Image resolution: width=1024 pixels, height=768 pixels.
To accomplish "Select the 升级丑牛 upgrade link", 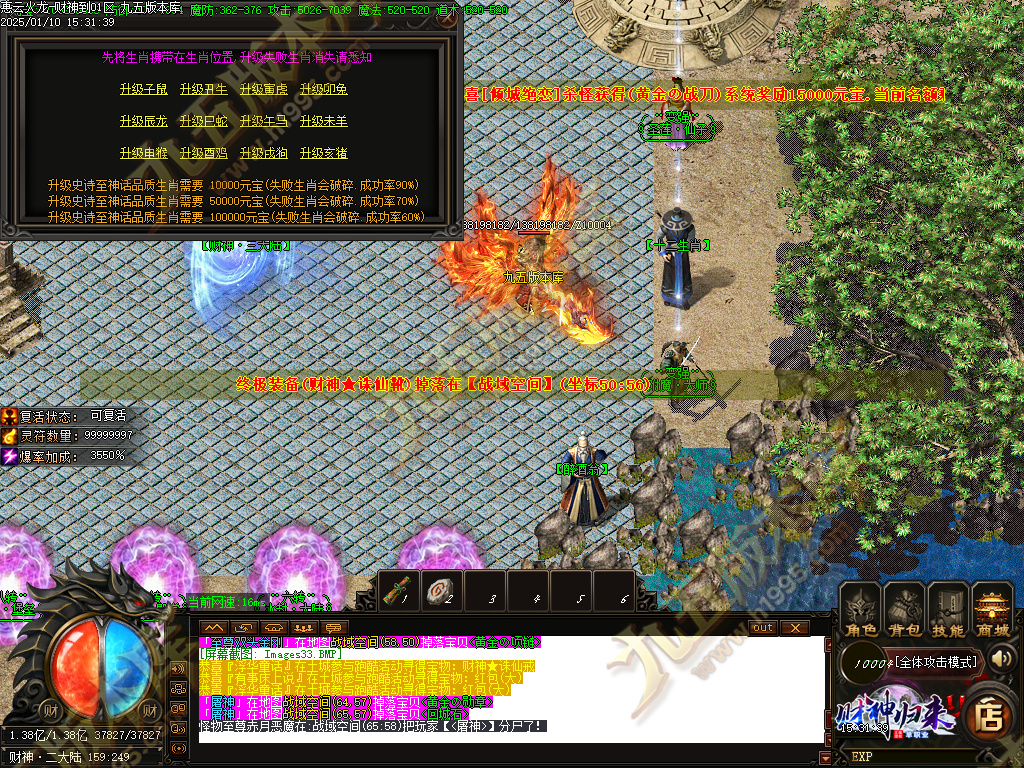I will pos(204,90).
